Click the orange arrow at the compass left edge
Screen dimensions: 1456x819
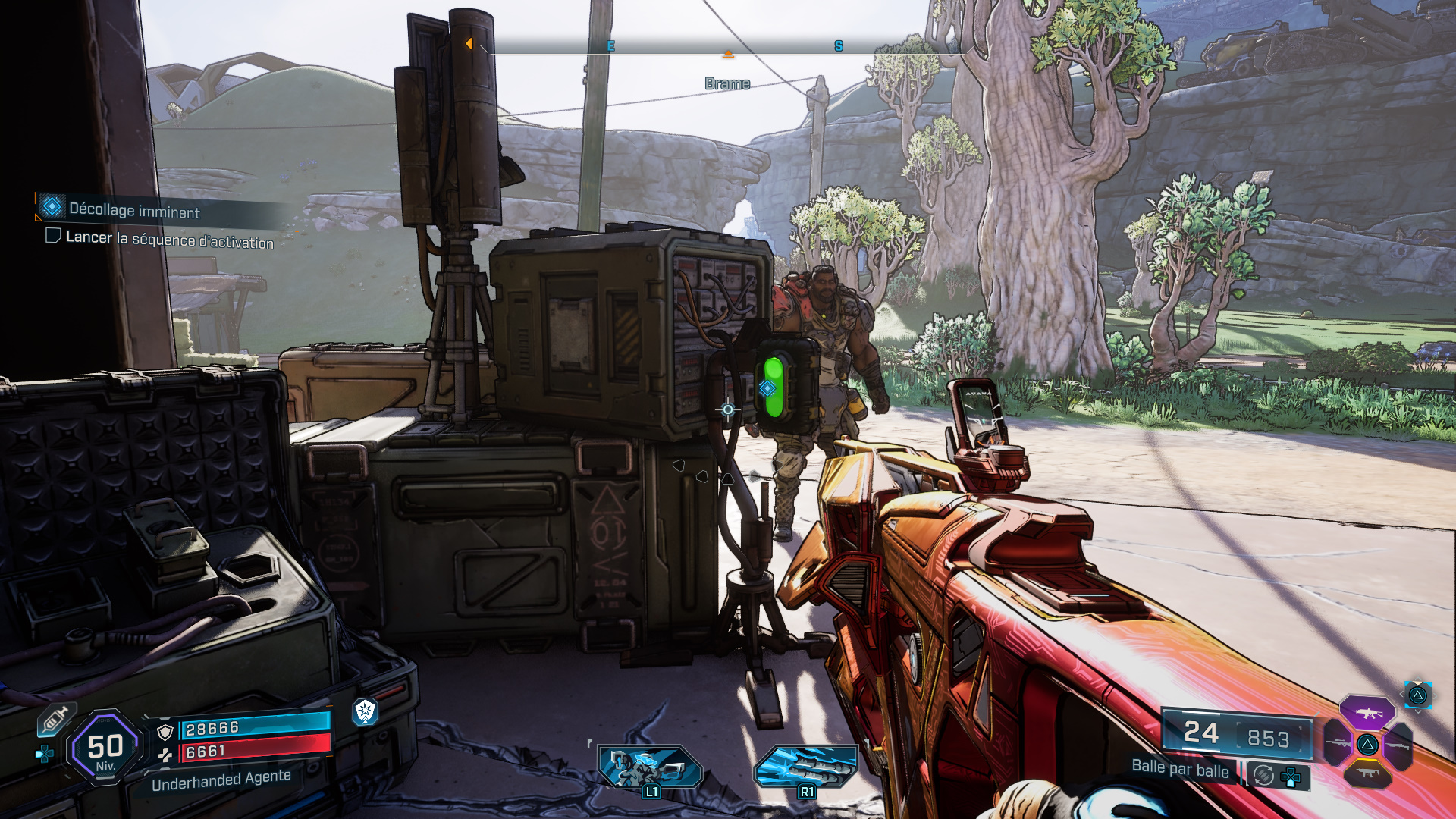471,45
